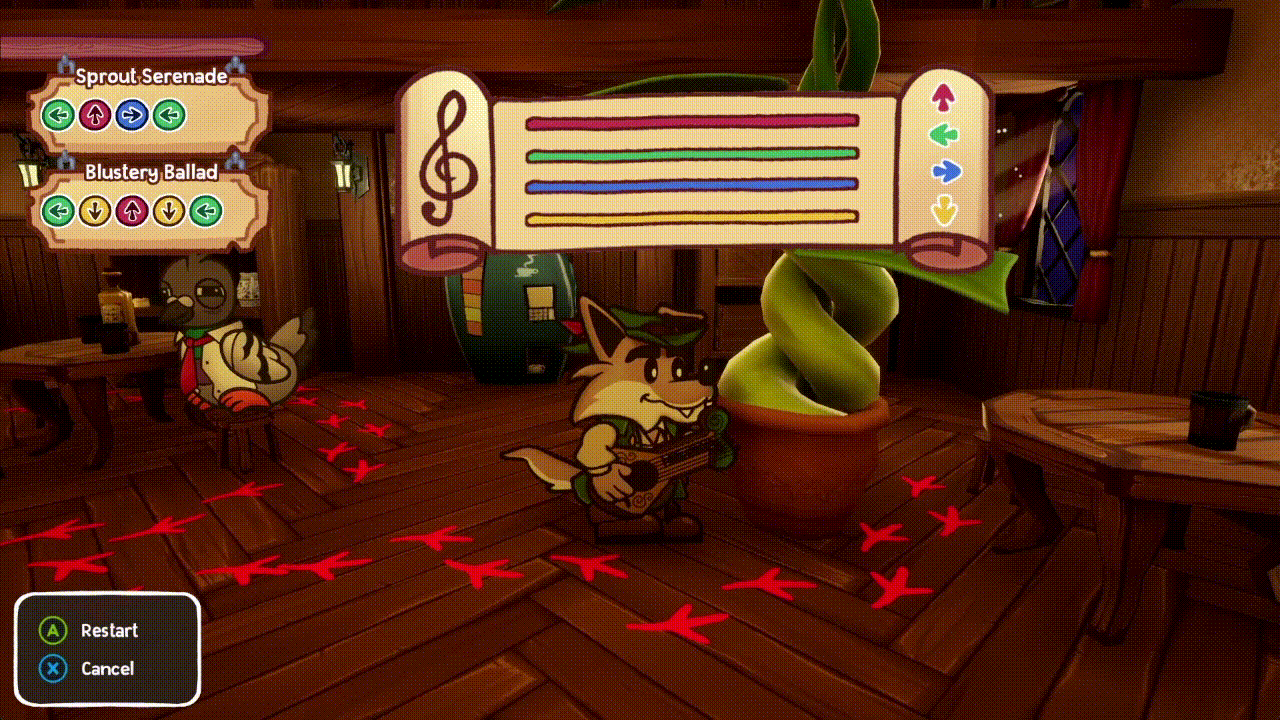Select the red up arrow in Sprout Serenade
This screenshot has width=1280, height=720.
point(96,115)
